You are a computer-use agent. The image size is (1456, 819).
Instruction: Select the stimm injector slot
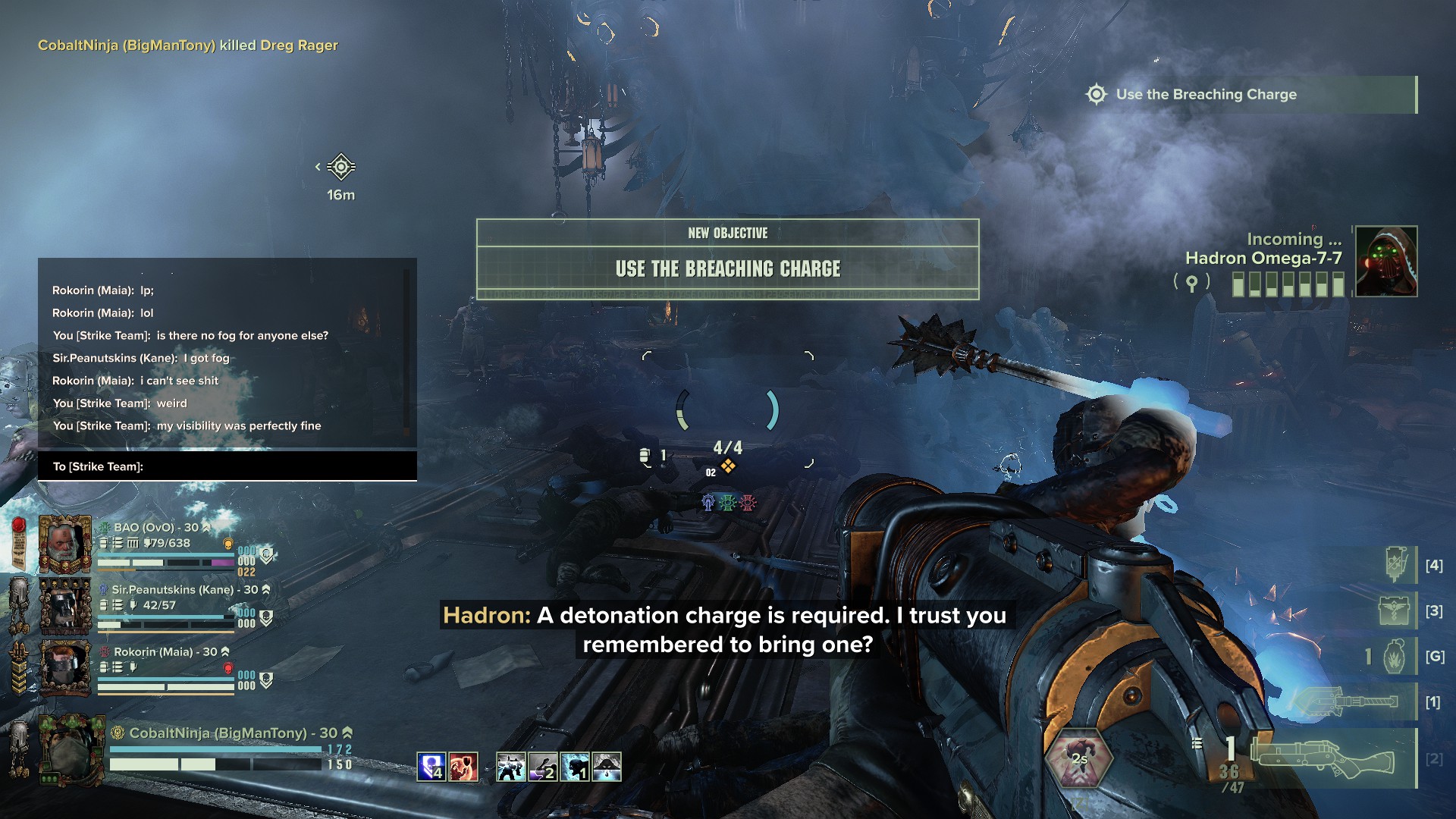coord(1395,565)
